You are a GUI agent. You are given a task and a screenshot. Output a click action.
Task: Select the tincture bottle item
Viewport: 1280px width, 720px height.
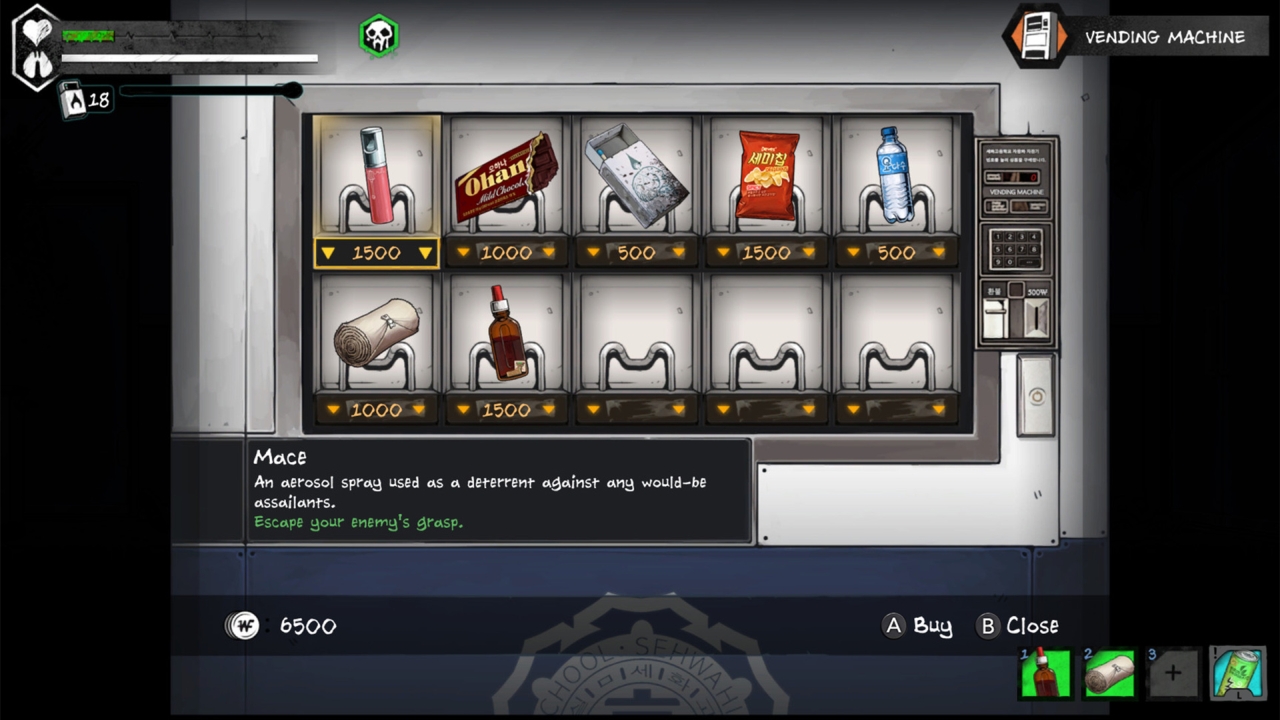click(x=506, y=333)
